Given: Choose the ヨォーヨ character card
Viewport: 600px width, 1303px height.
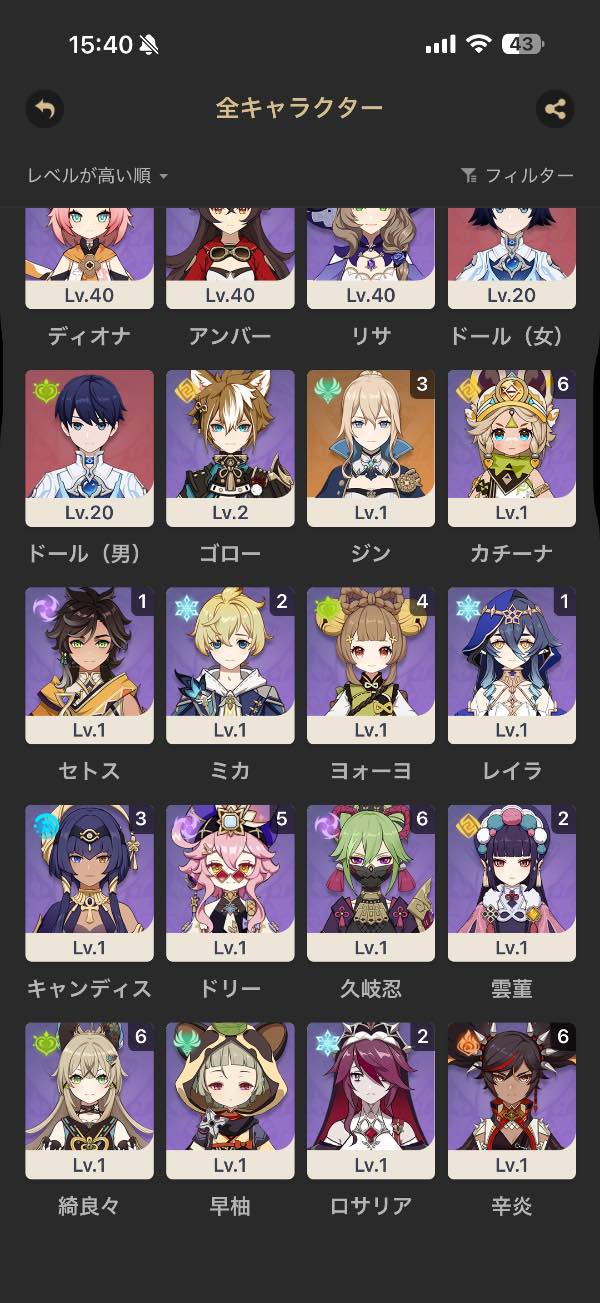Looking at the screenshot, I should click(371, 665).
